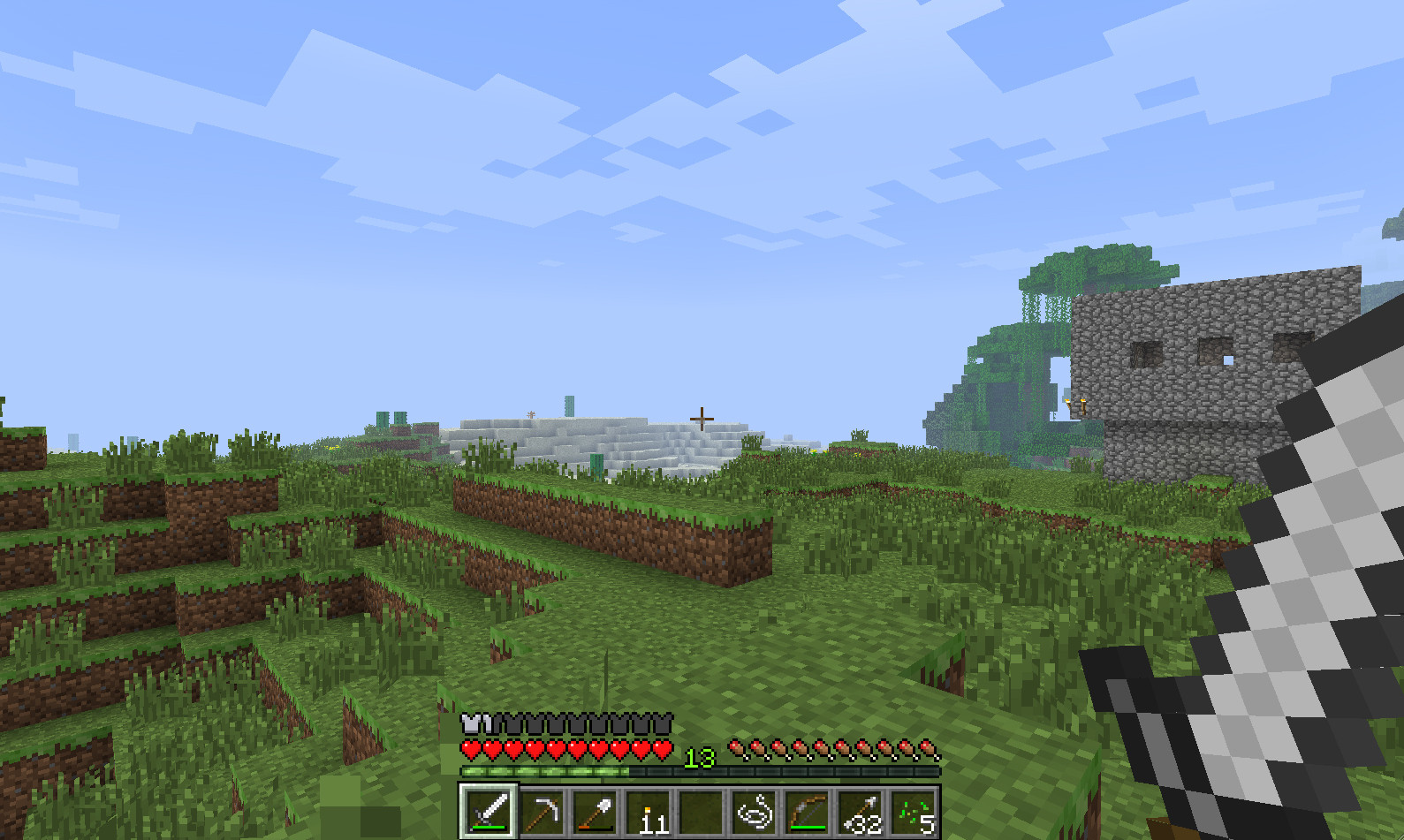Viewport: 1404px width, 840px height.
Task: Select the stack of 11 torches
Action: coord(651,811)
